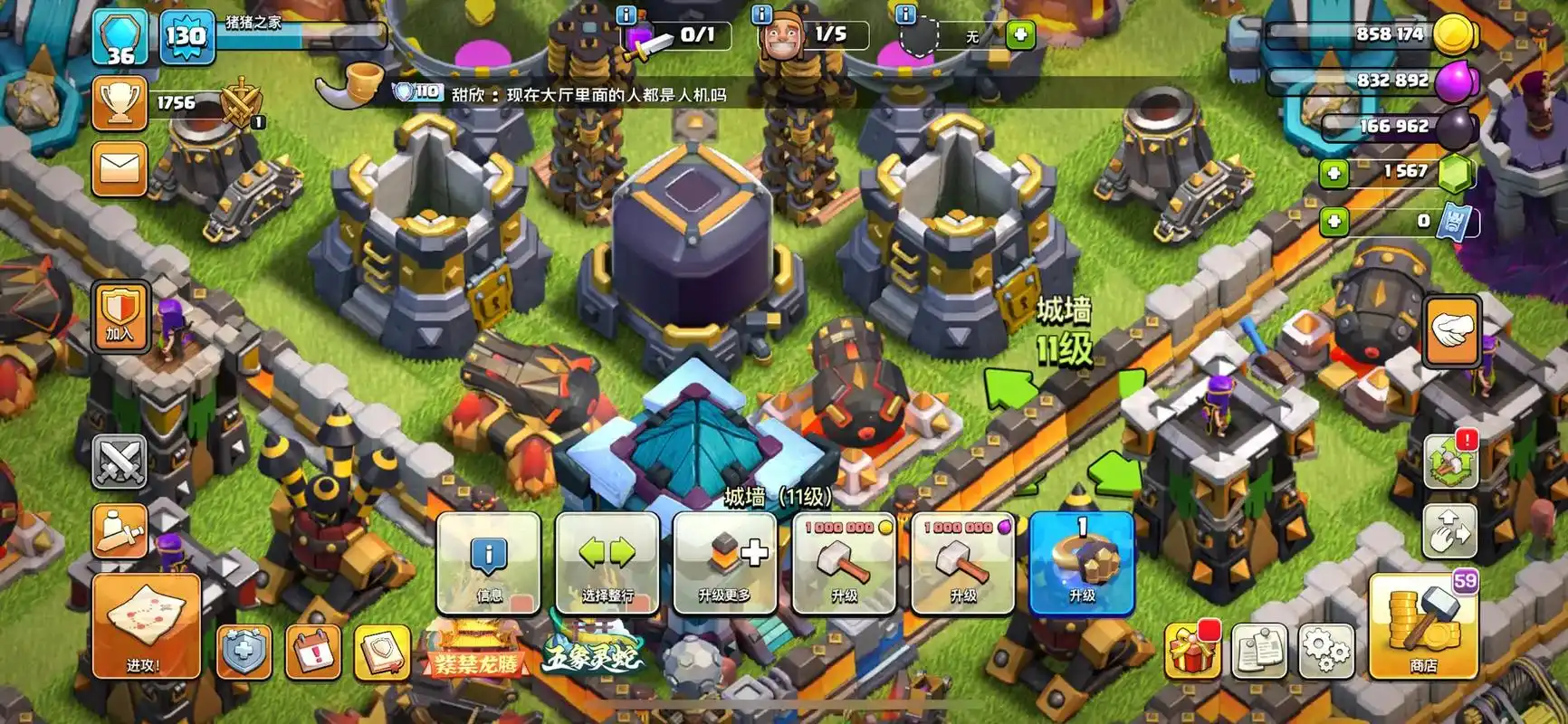
Task: Open the 信息 info panel for the wall
Action: pyautogui.click(x=489, y=563)
